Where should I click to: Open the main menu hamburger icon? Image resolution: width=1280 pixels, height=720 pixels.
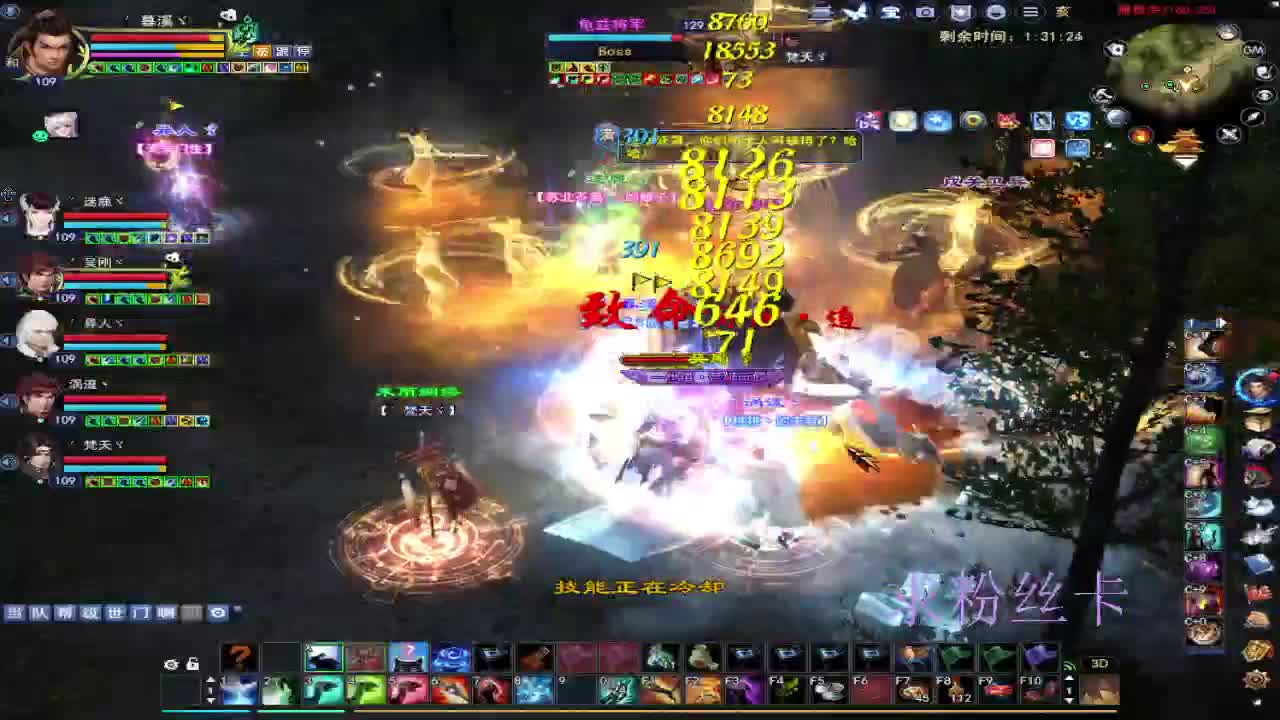[1030, 12]
